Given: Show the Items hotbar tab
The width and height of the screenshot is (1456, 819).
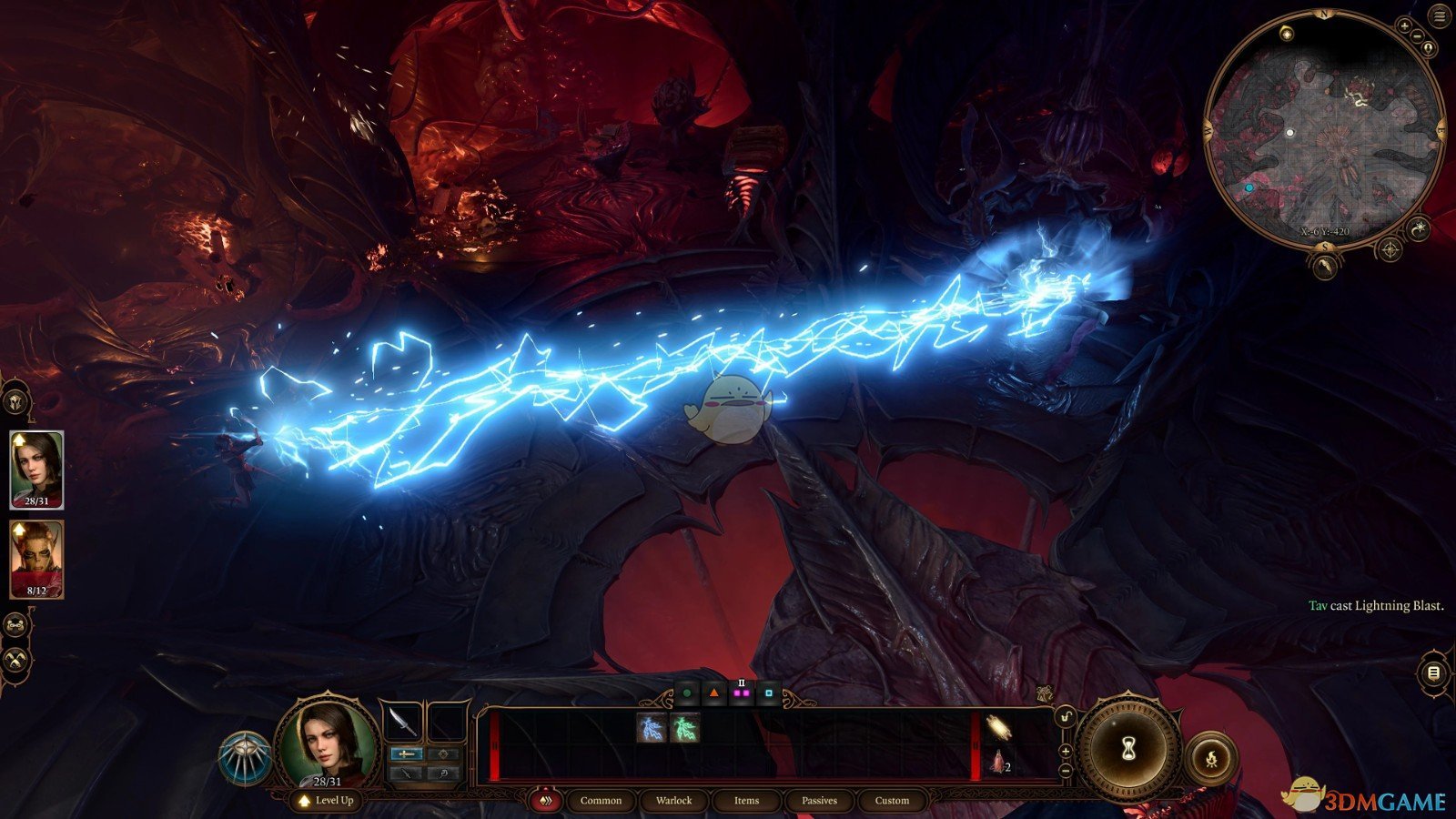Looking at the screenshot, I should [x=746, y=801].
